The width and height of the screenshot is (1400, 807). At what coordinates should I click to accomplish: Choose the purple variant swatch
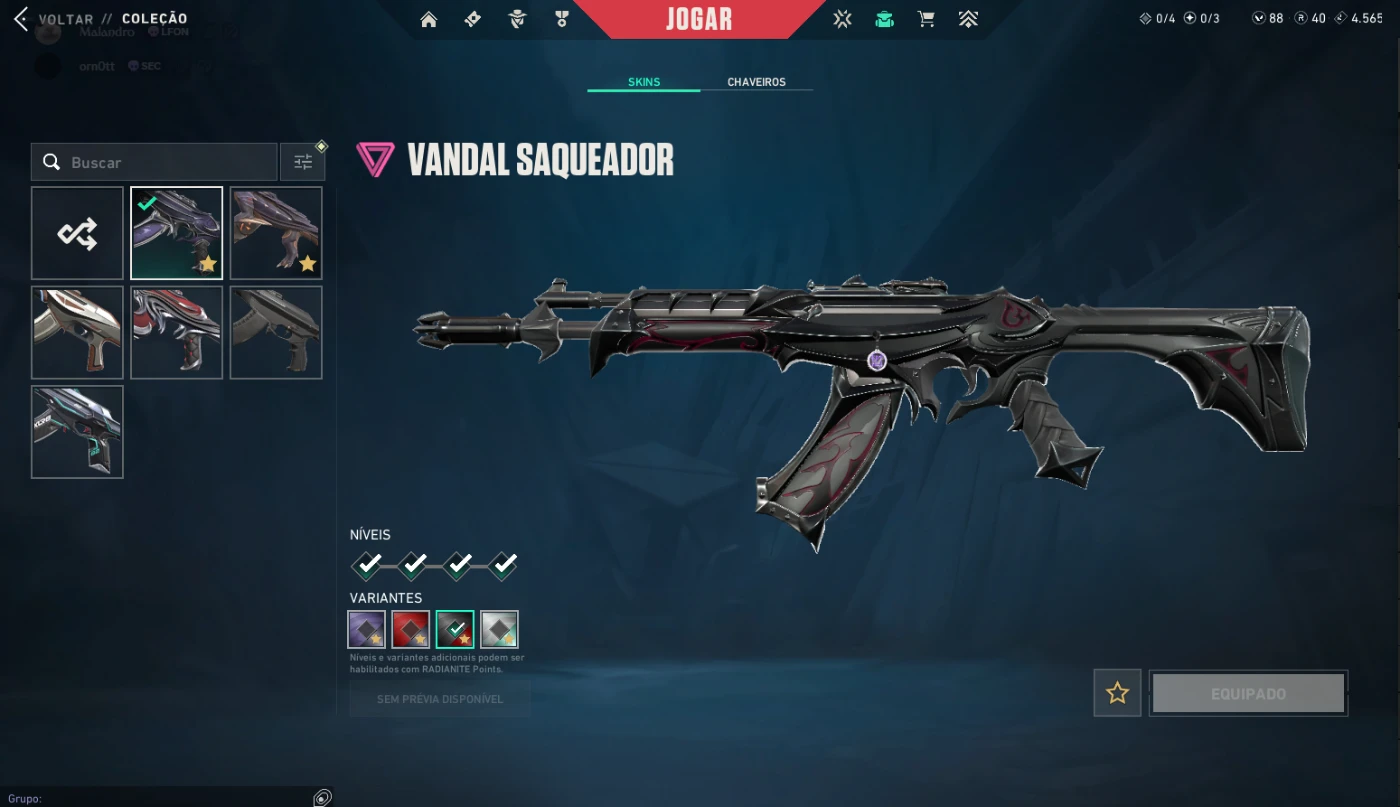[x=367, y=629]
